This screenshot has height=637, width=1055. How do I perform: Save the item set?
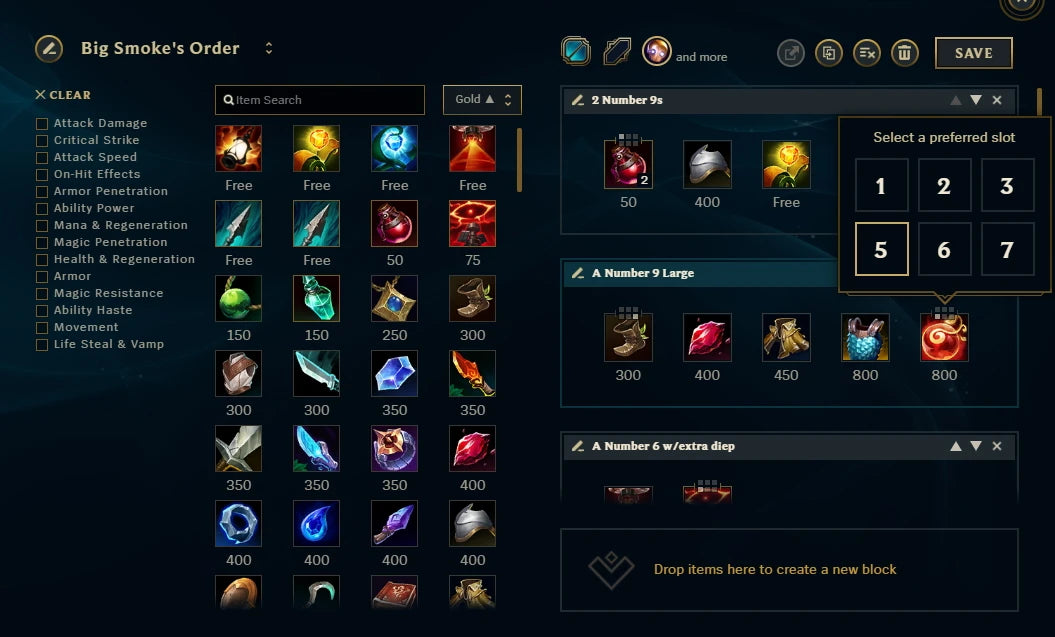(973, 53)
